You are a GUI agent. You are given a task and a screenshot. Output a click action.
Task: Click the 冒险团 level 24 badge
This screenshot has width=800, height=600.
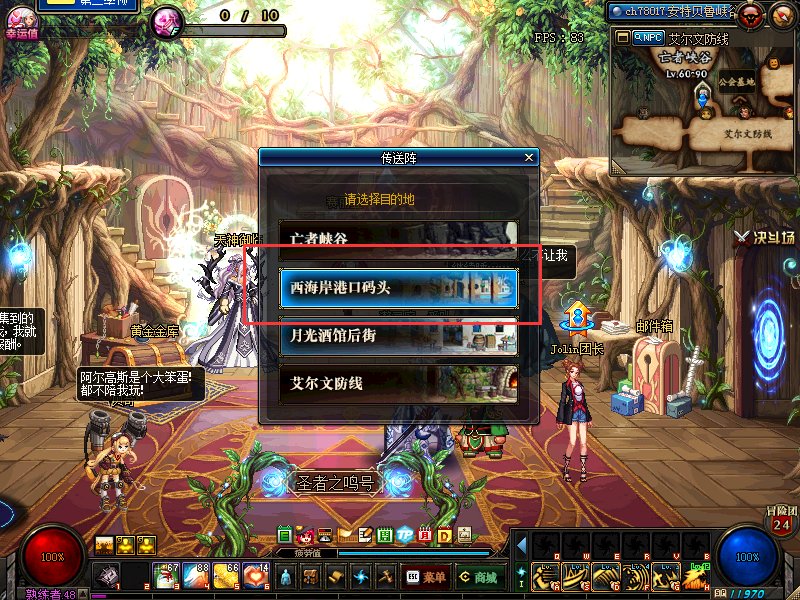(781, 522)
